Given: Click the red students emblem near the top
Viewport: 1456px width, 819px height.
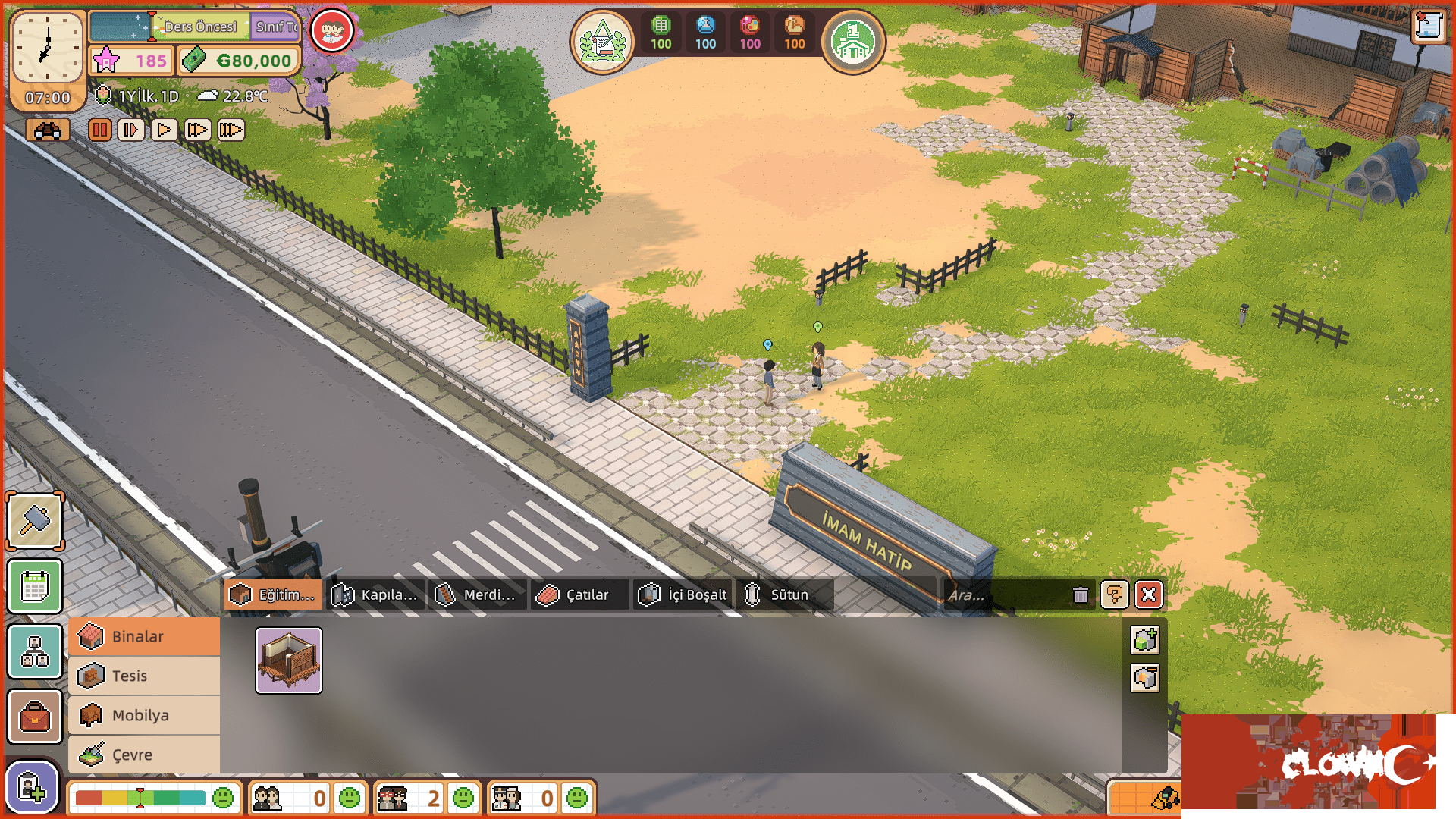Looking at the screenshot, I should (x=331, y=30).
